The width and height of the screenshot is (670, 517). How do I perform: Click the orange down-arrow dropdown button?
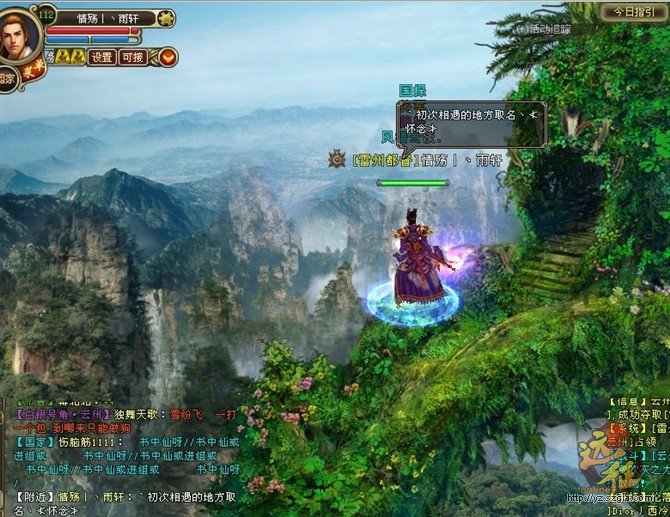click(166, 57)
